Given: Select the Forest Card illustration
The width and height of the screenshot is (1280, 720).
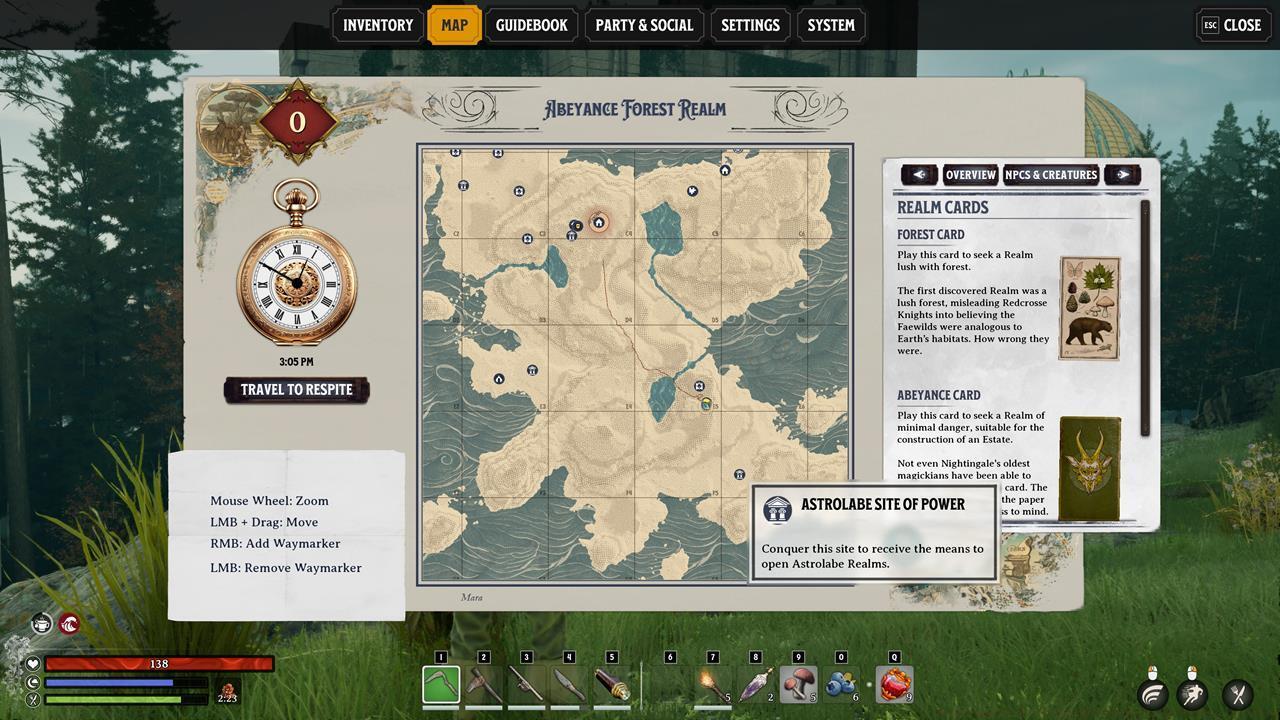Looking at the screenshot, I should (1089, 308).
